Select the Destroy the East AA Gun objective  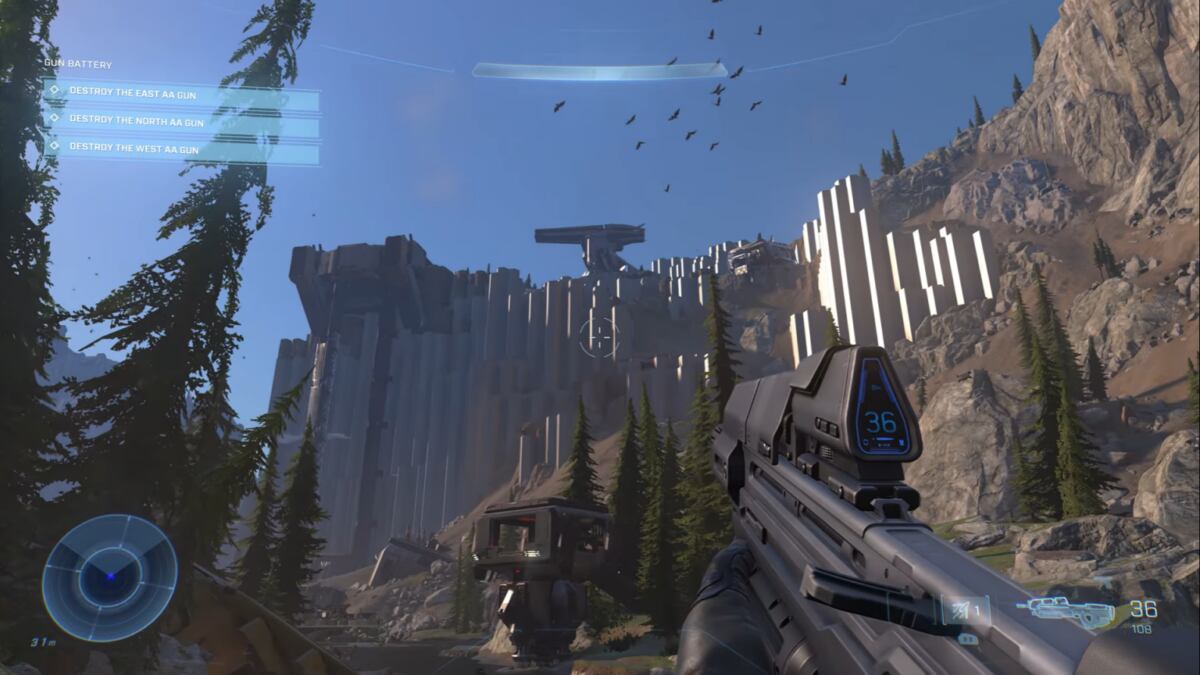[x=181, y=93]
